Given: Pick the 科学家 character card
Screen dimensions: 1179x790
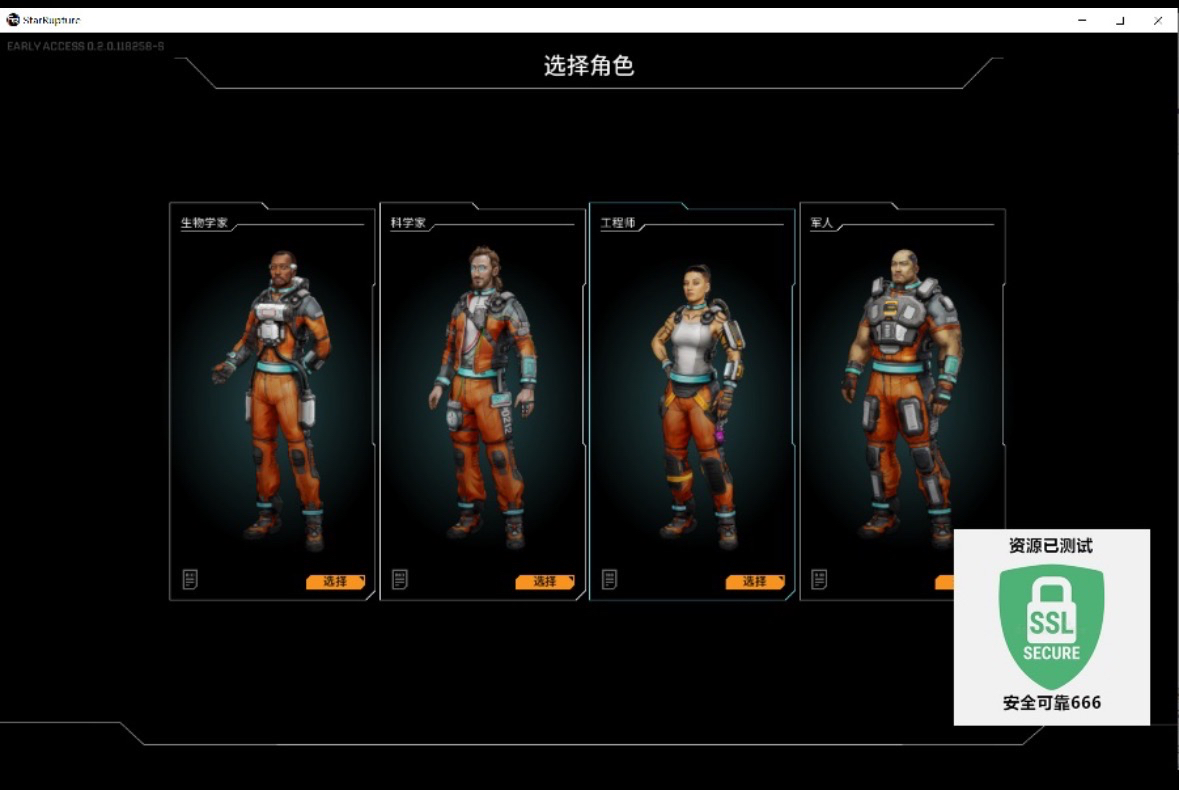Looking at the screenshot, I should (482, 400).
